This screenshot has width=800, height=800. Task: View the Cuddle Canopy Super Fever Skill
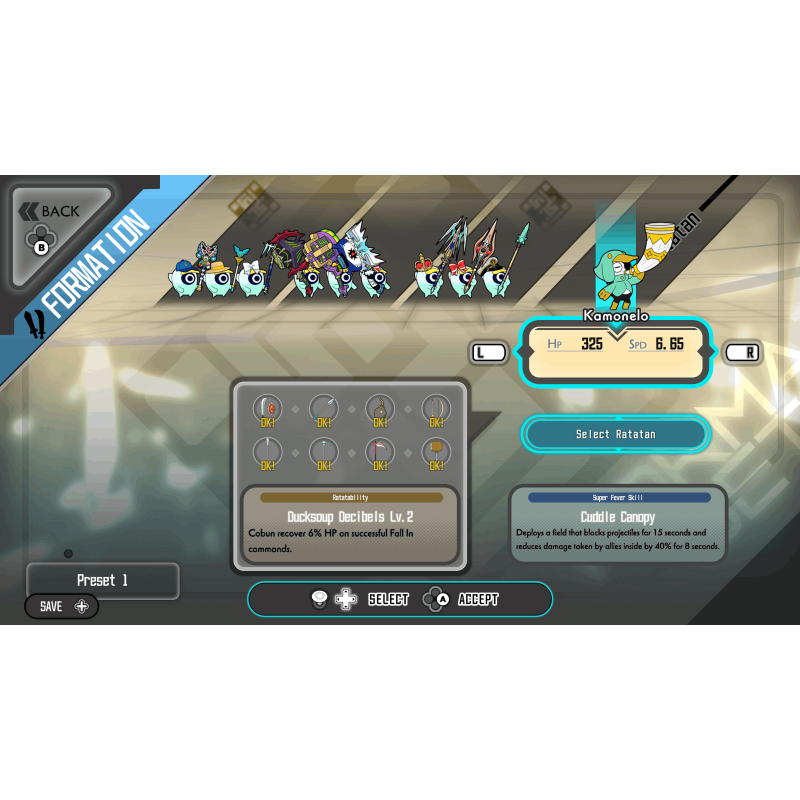pos(618,524)
